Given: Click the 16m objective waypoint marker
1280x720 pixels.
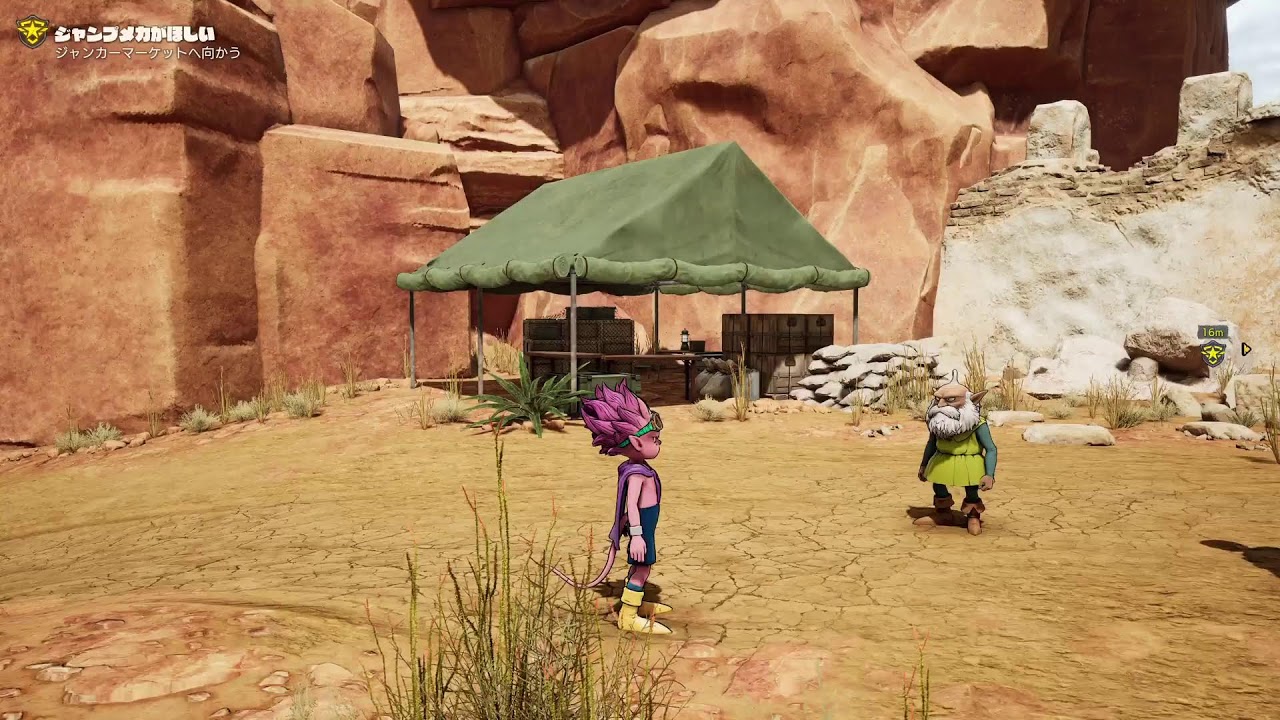Looking at the screenshot, I should coord(1213,352).
